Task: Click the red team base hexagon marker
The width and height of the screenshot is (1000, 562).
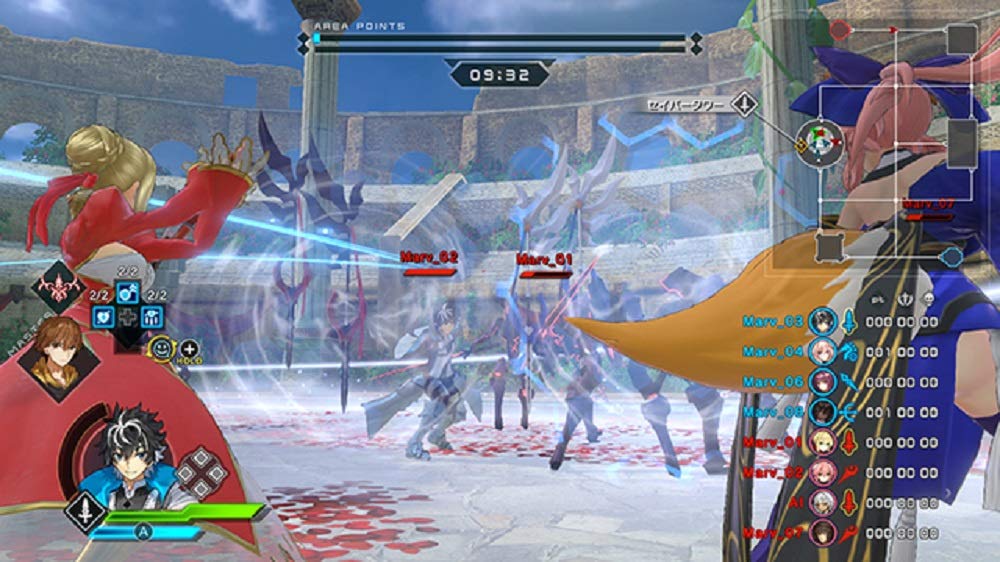Action: pos(840,30)
